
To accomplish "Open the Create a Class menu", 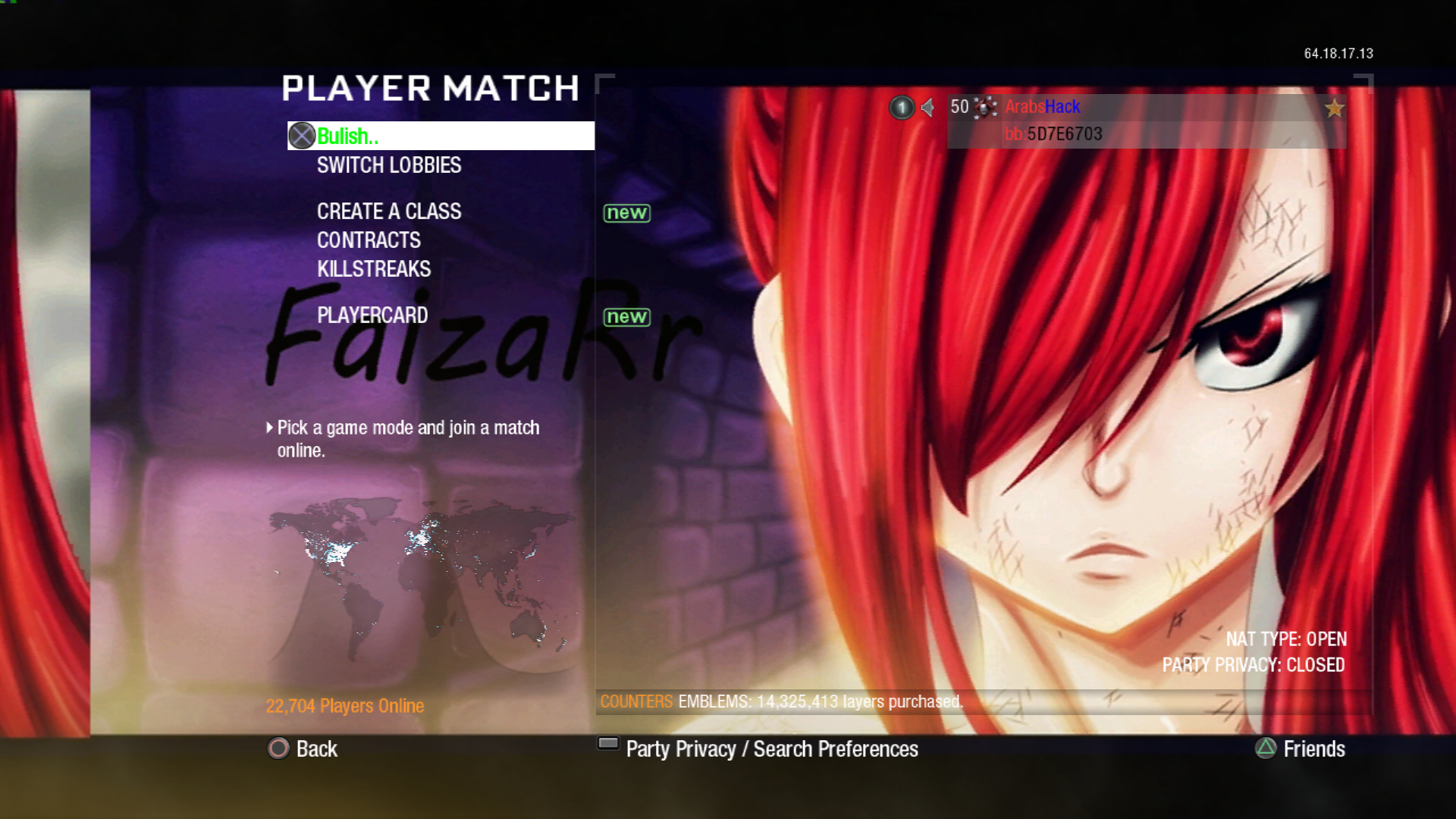I will [389, 212].
